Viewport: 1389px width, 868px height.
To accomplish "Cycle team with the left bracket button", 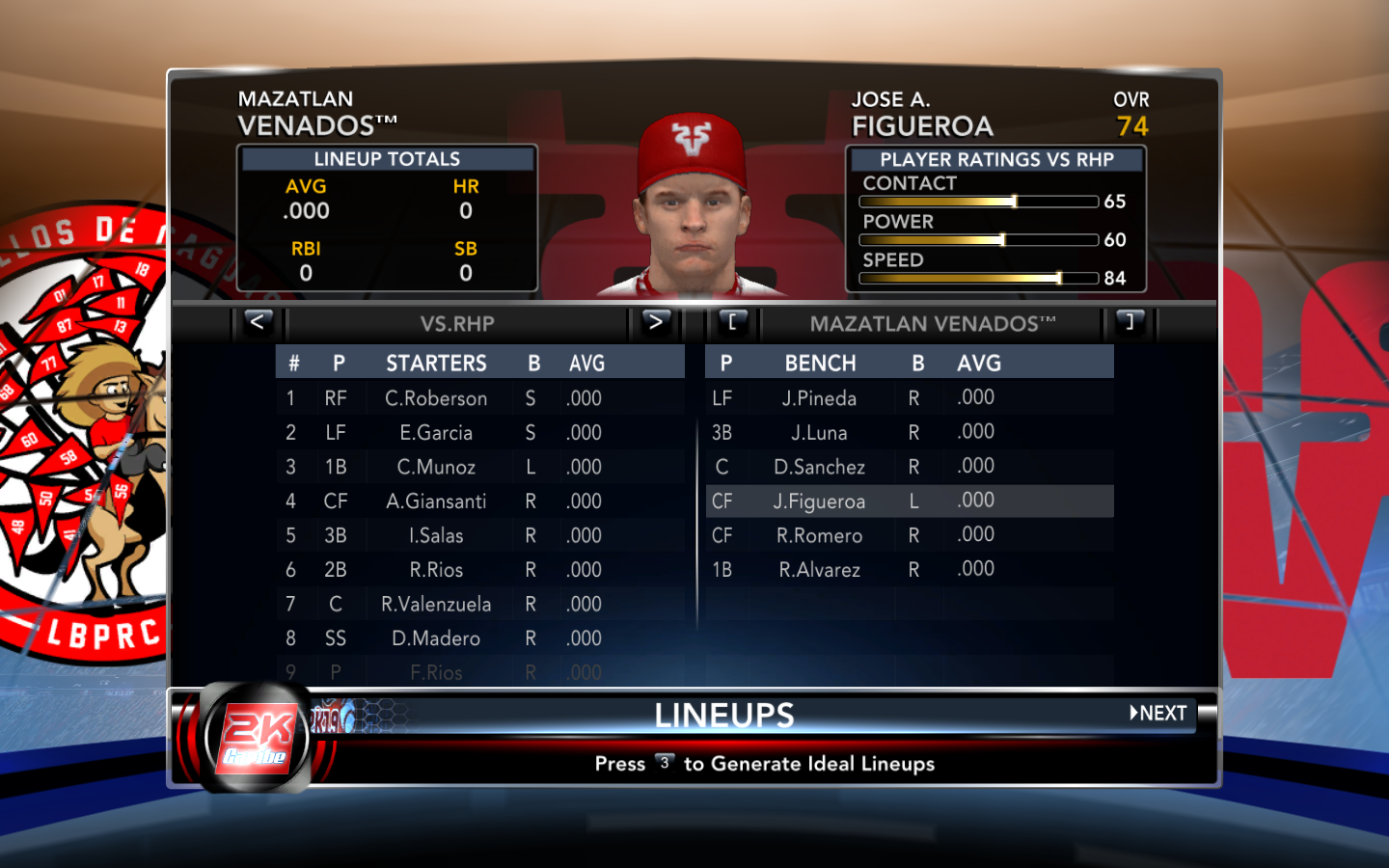I will coord(733,322).
